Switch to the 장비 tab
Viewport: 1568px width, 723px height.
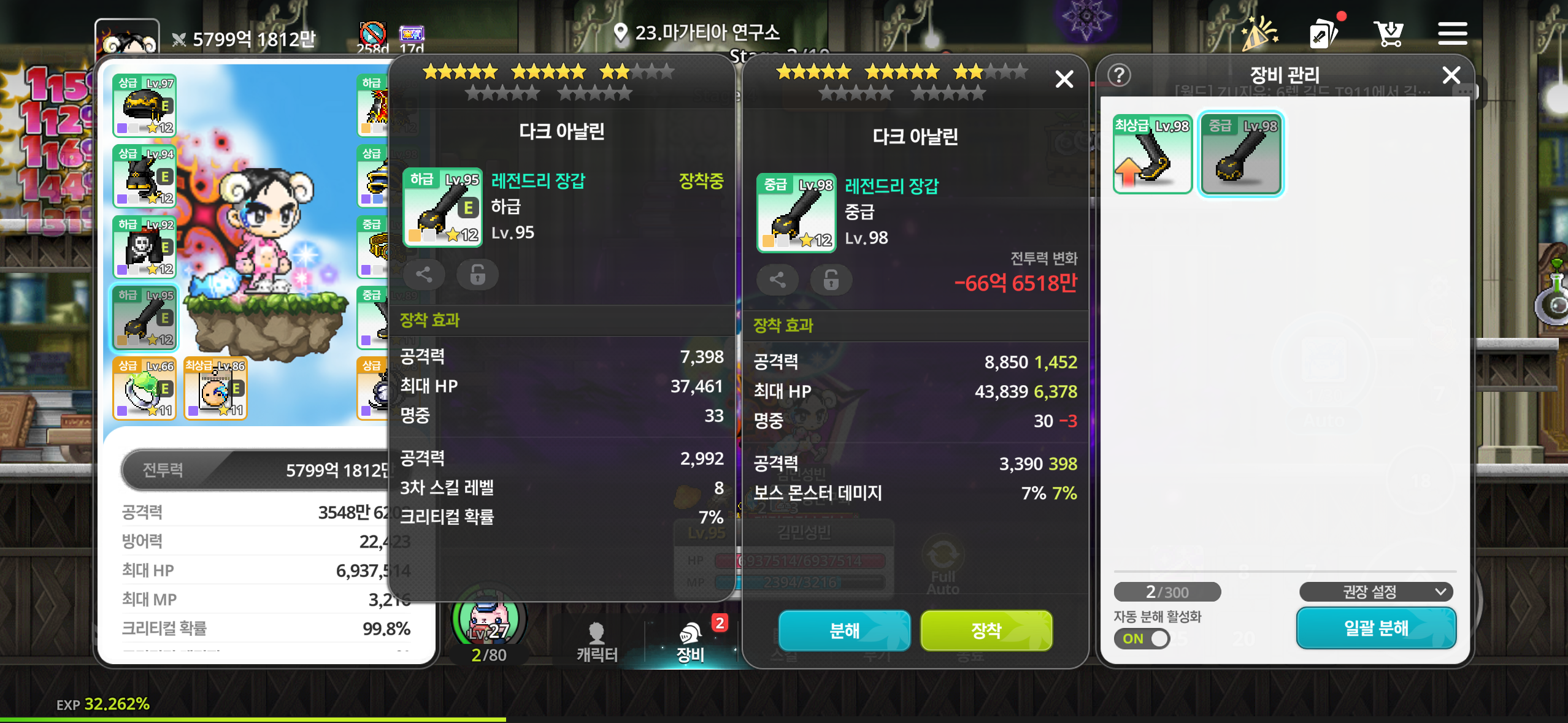pyautogui.click(x=691, y=641)
